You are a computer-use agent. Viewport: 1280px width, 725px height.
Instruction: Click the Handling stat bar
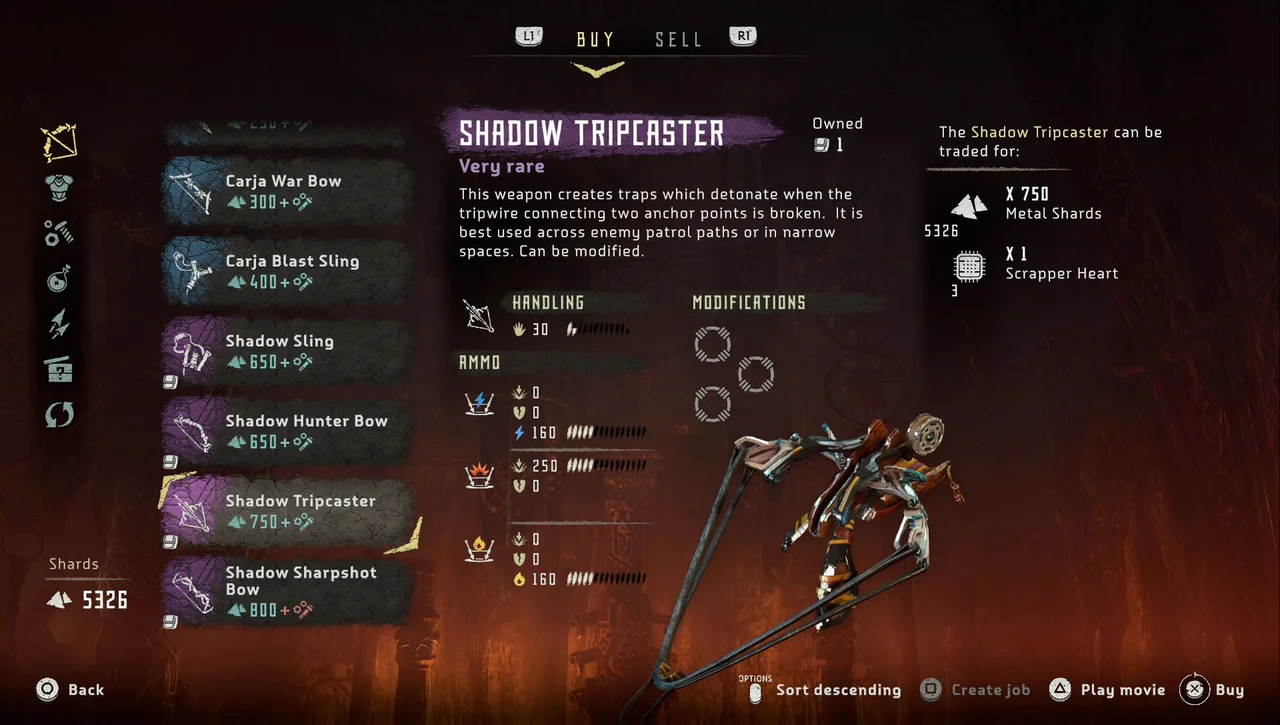pos(601,327)
